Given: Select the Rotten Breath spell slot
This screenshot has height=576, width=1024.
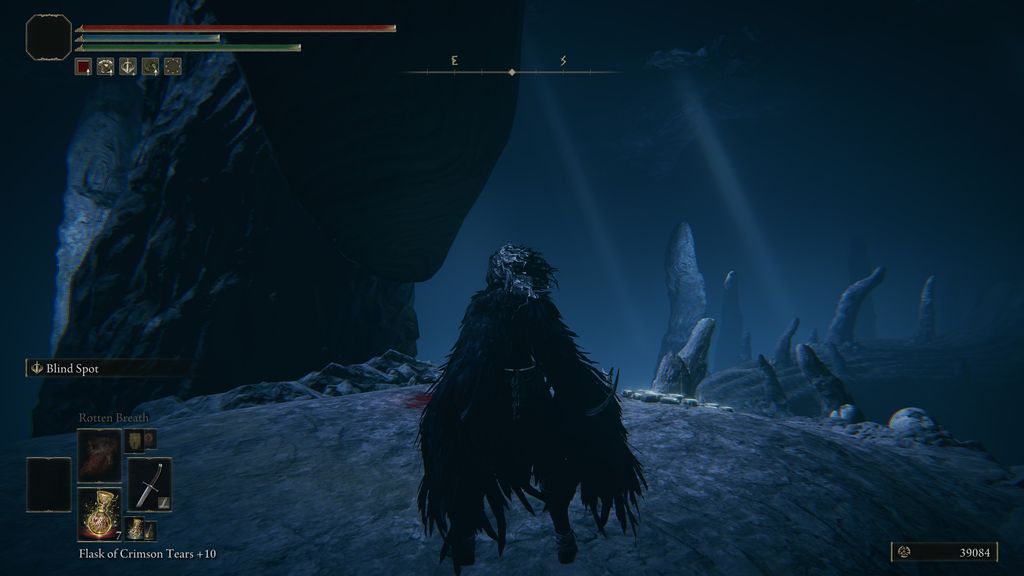Looking at the screenshot, I should point(100,454).
